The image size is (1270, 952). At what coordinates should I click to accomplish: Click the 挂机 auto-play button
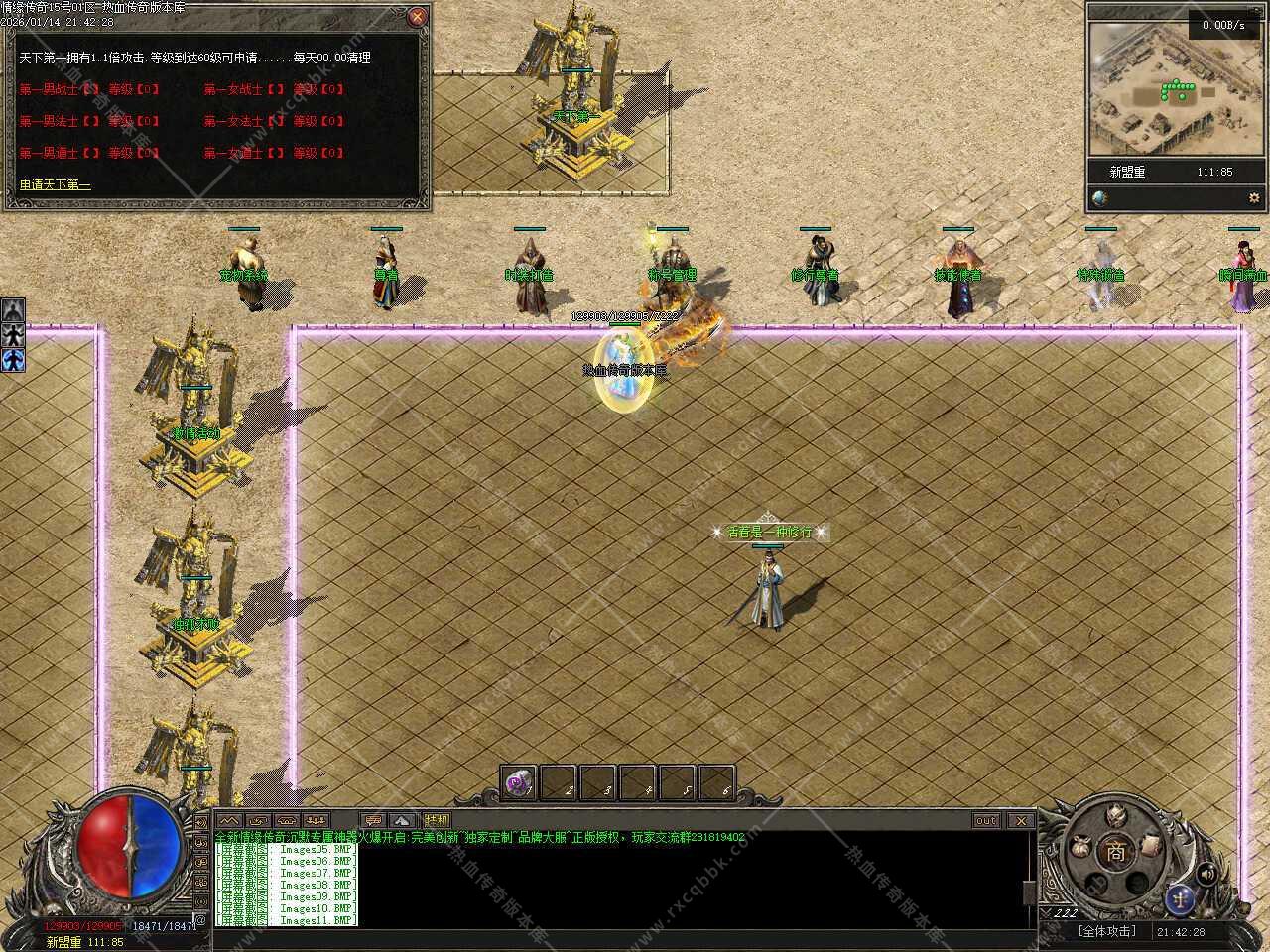[437, 820]
